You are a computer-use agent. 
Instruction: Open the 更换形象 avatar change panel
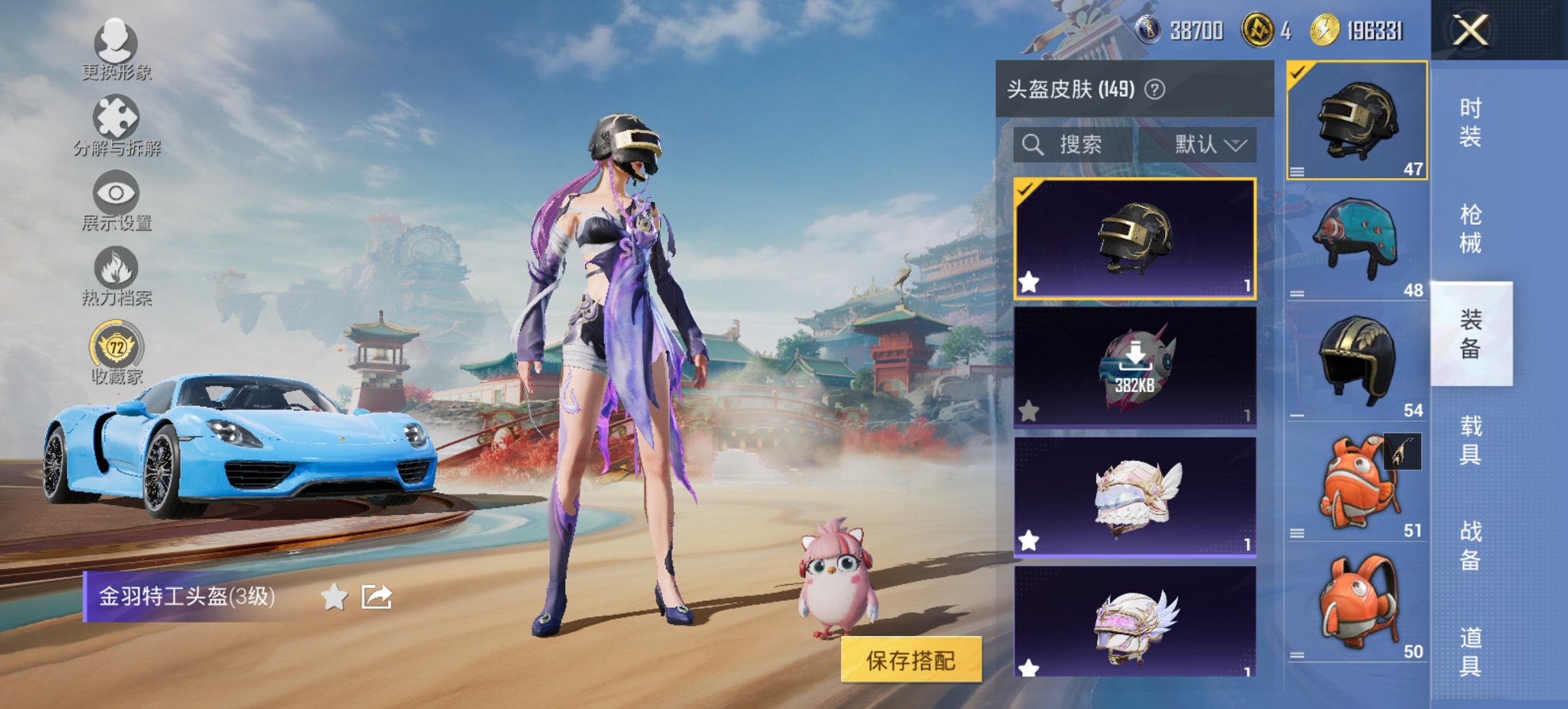[116, 44]
